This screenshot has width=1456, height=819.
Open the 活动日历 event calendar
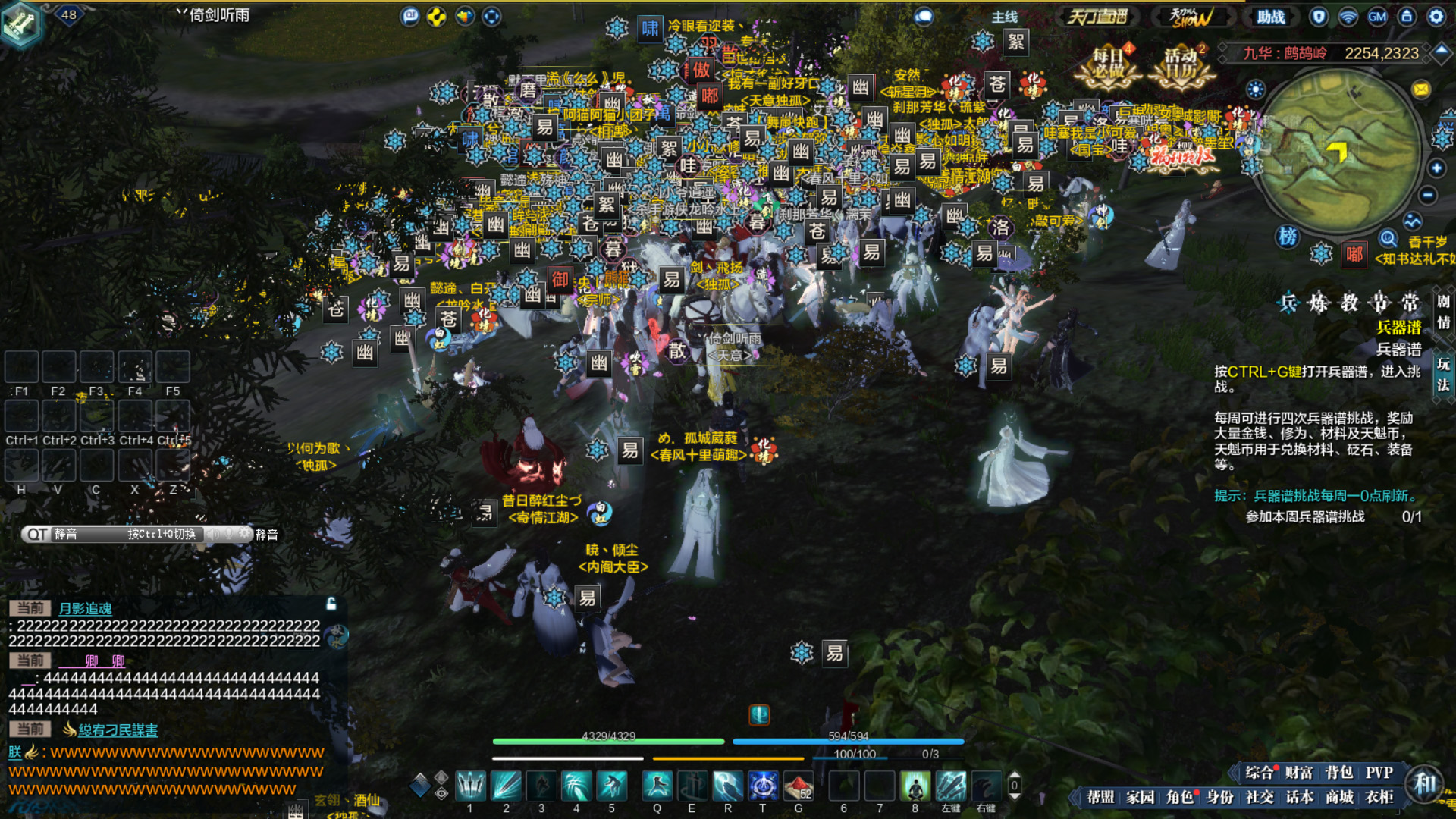[x=1181, y=67]
